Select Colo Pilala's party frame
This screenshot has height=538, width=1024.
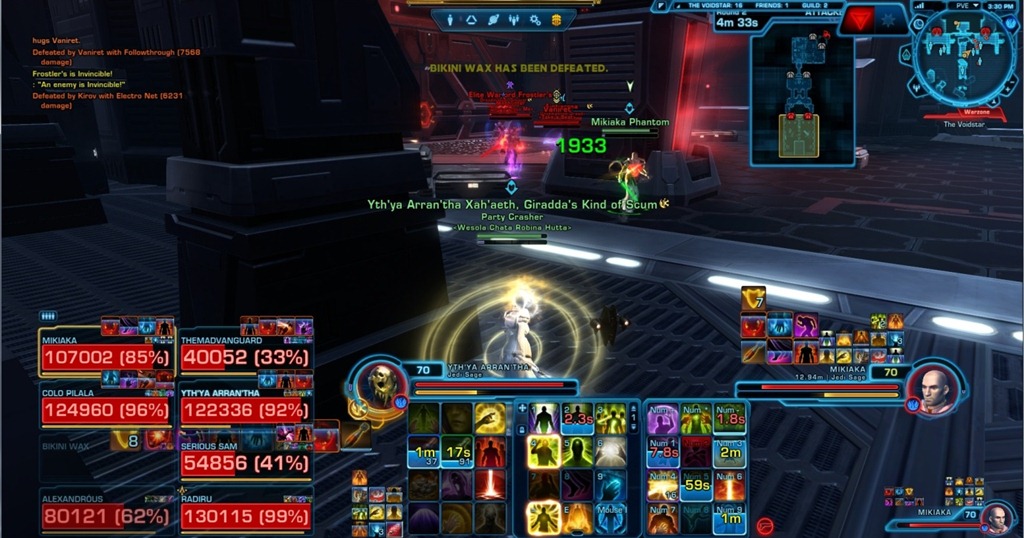tap(105, 409)
